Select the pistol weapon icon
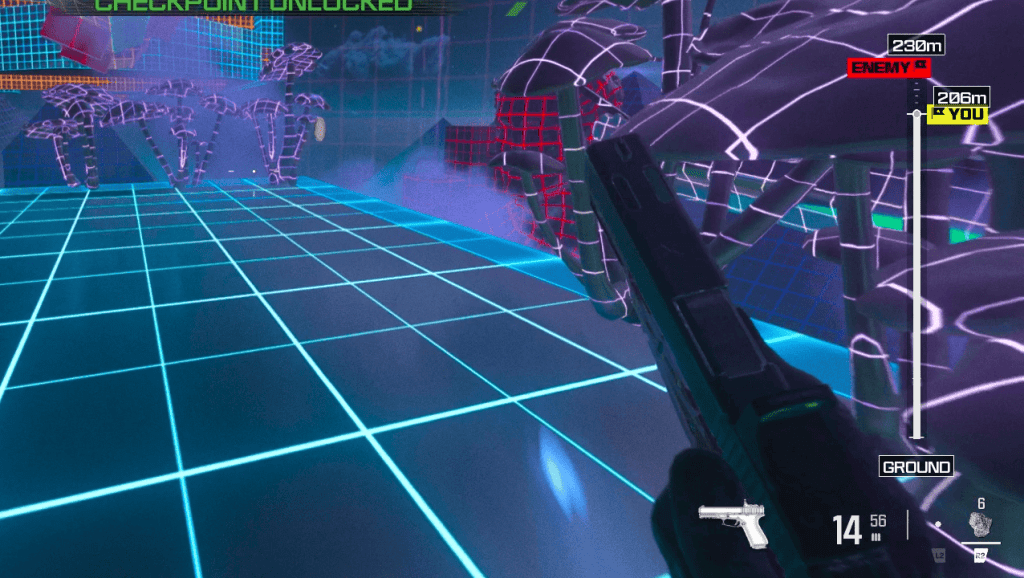 point(734,523)
